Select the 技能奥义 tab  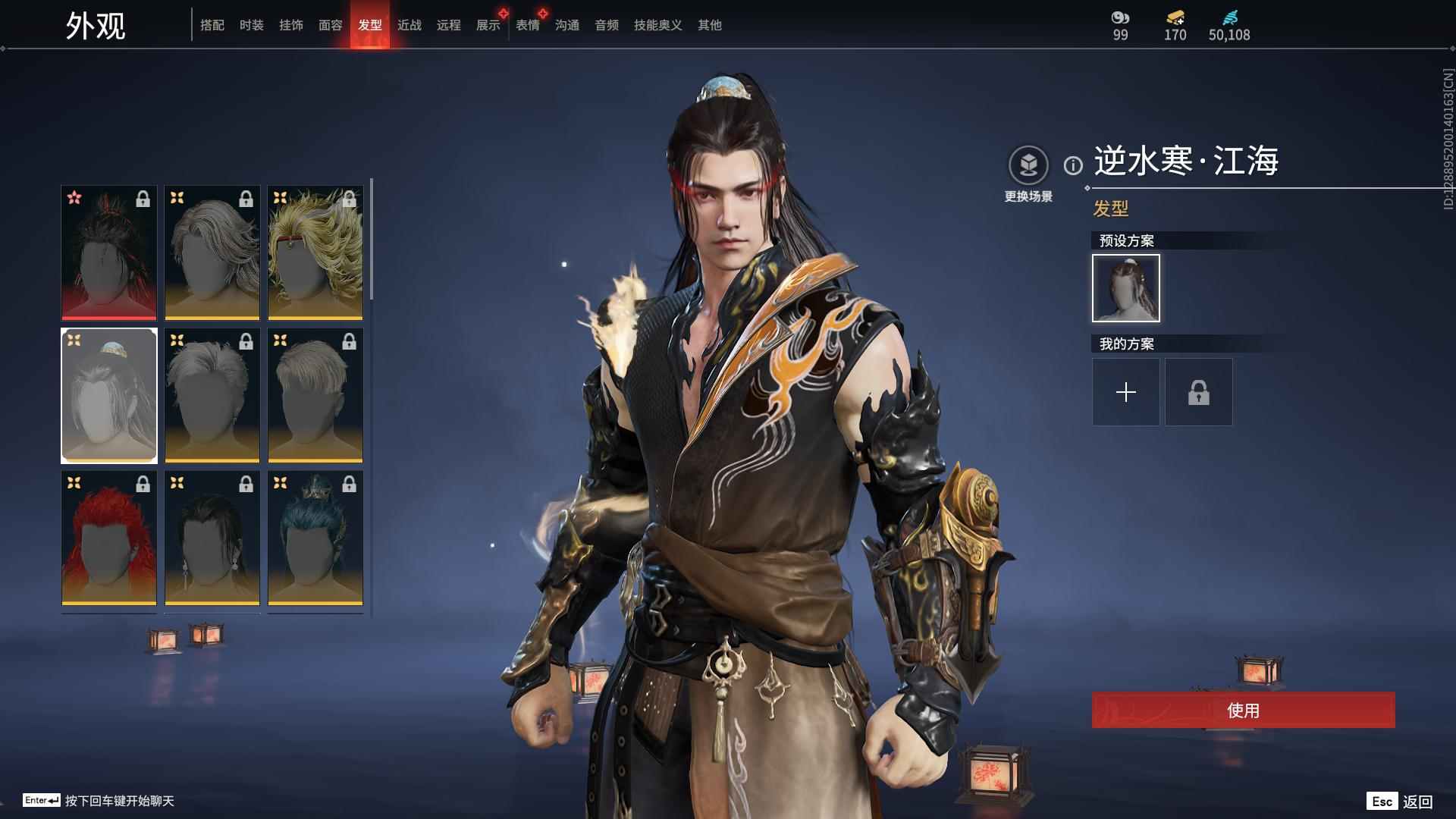pyautogui.click(x=658, y=25)
